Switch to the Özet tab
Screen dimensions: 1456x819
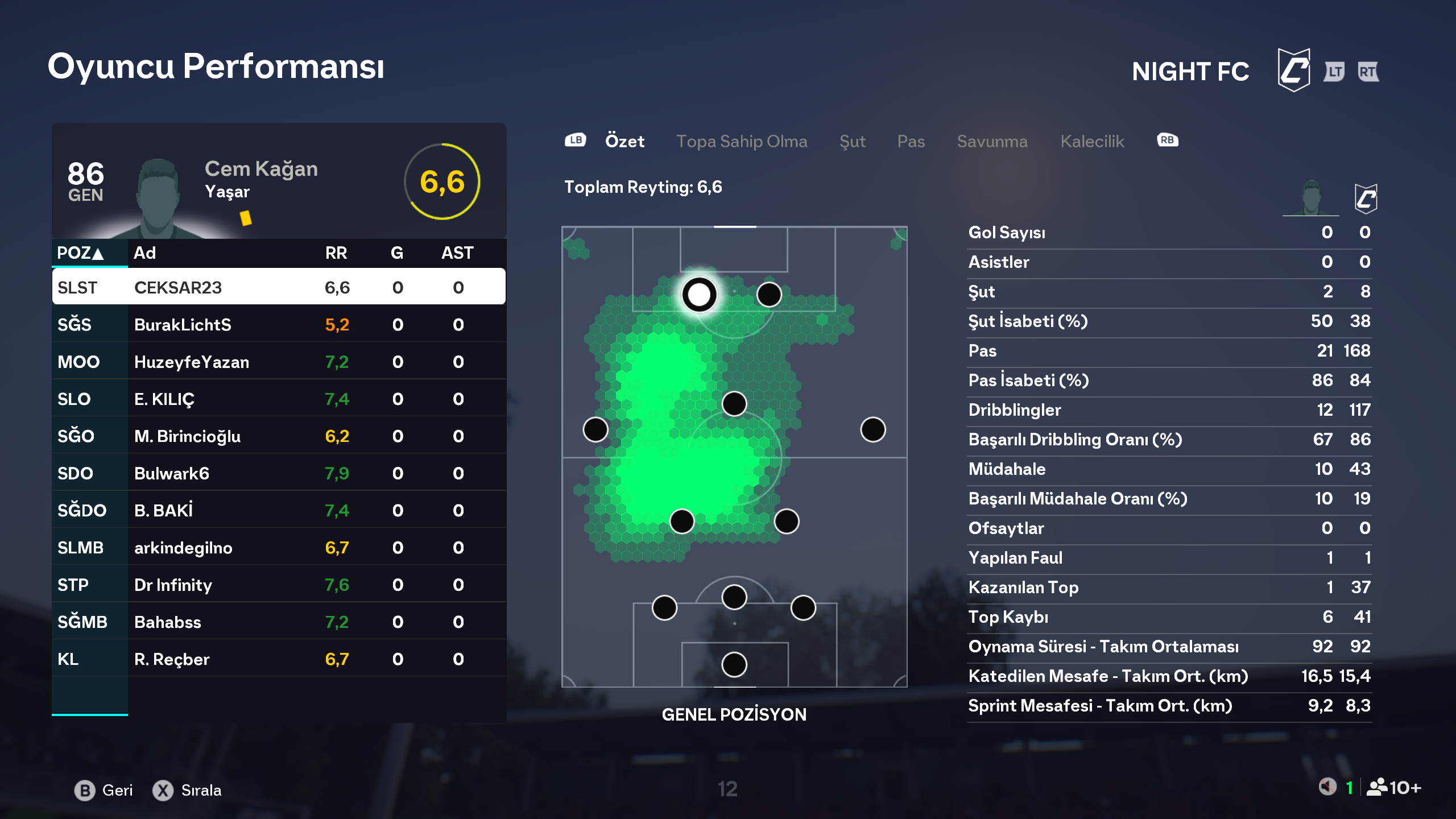624,141
